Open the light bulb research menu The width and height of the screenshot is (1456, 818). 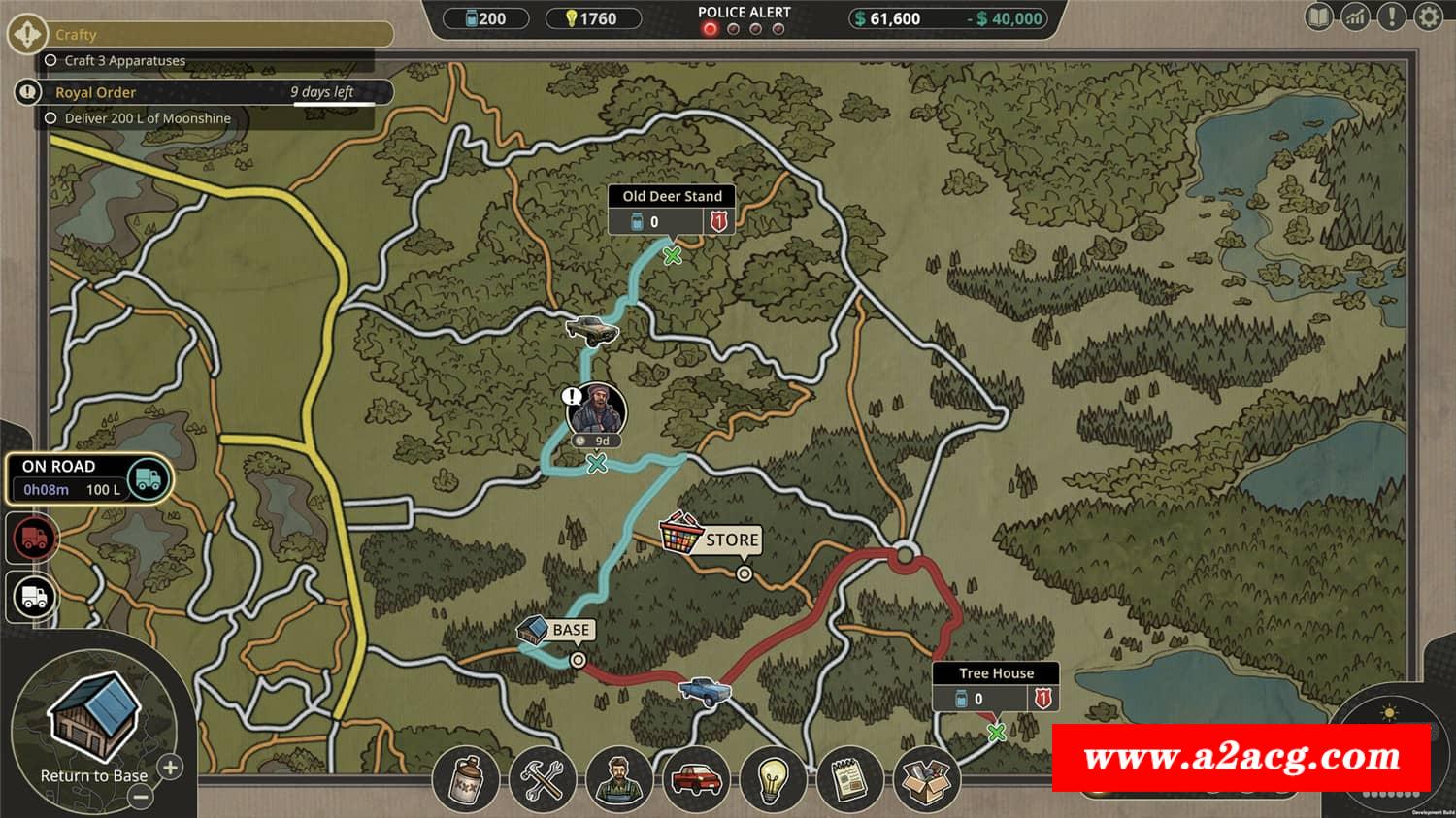pyautogui.click(x=772, y=779)
